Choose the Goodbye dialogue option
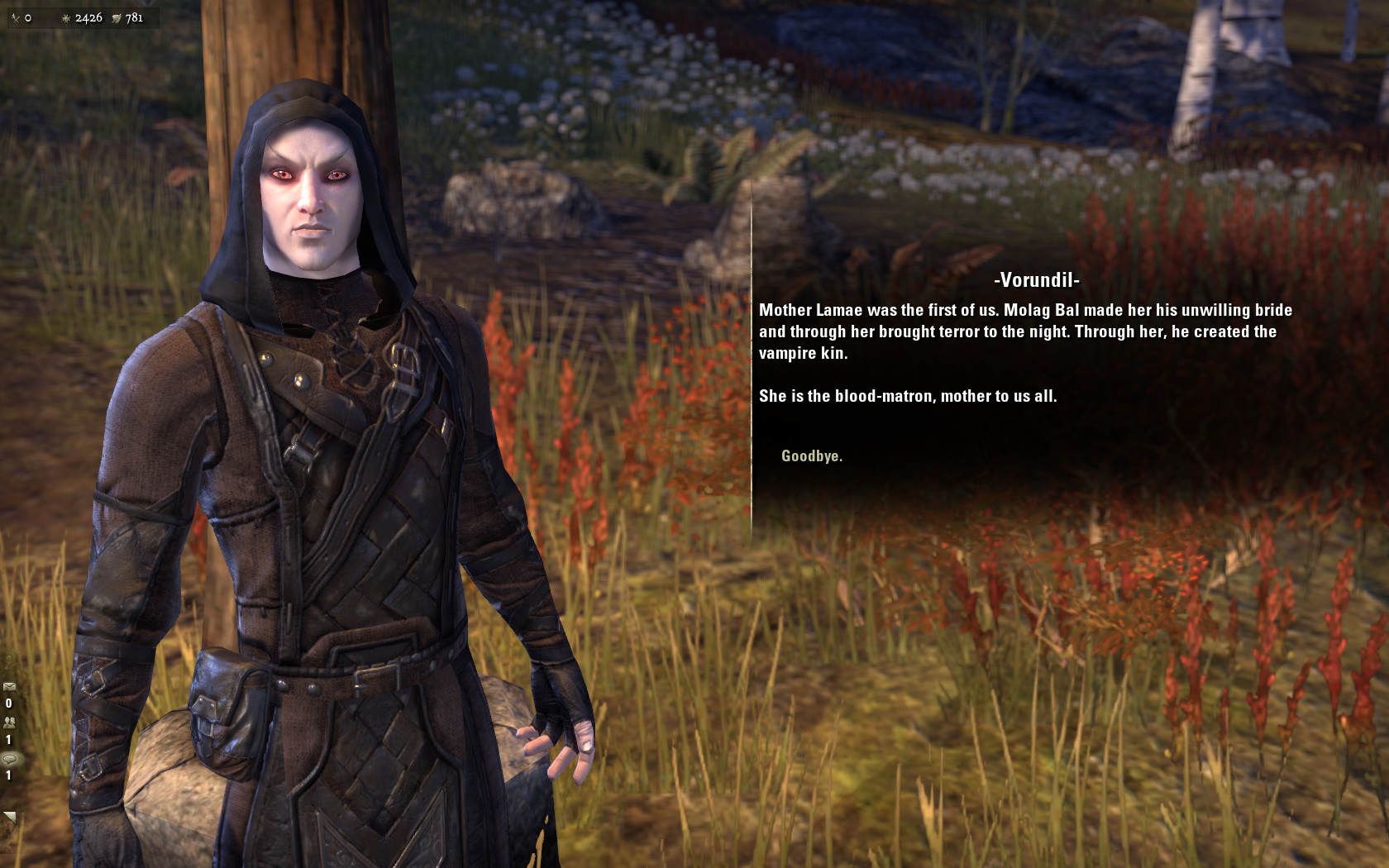The height and width of the screenshot is (868, 1389). (x=811, y=456)
